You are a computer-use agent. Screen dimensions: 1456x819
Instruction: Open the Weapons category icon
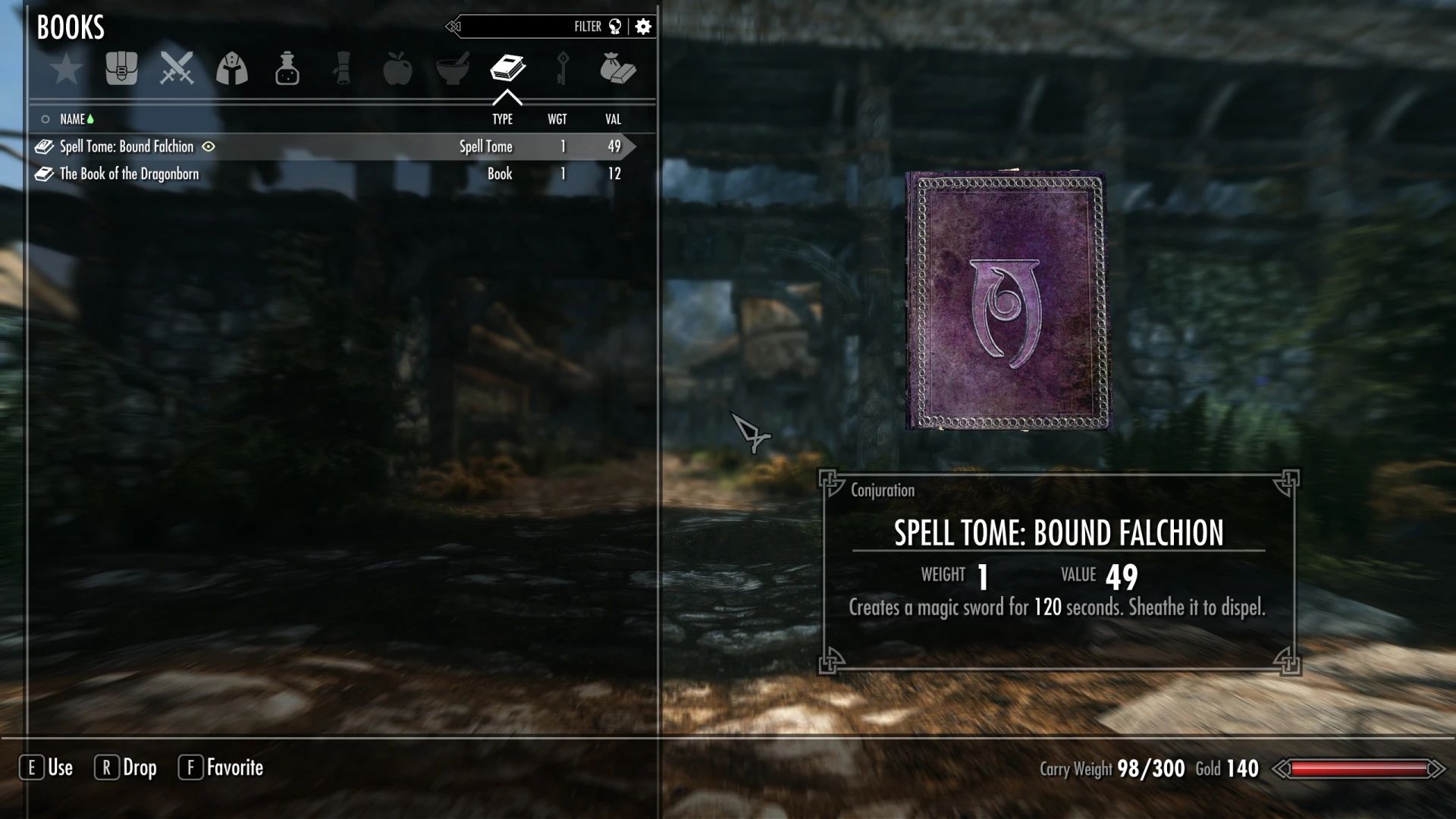[177, 69]
